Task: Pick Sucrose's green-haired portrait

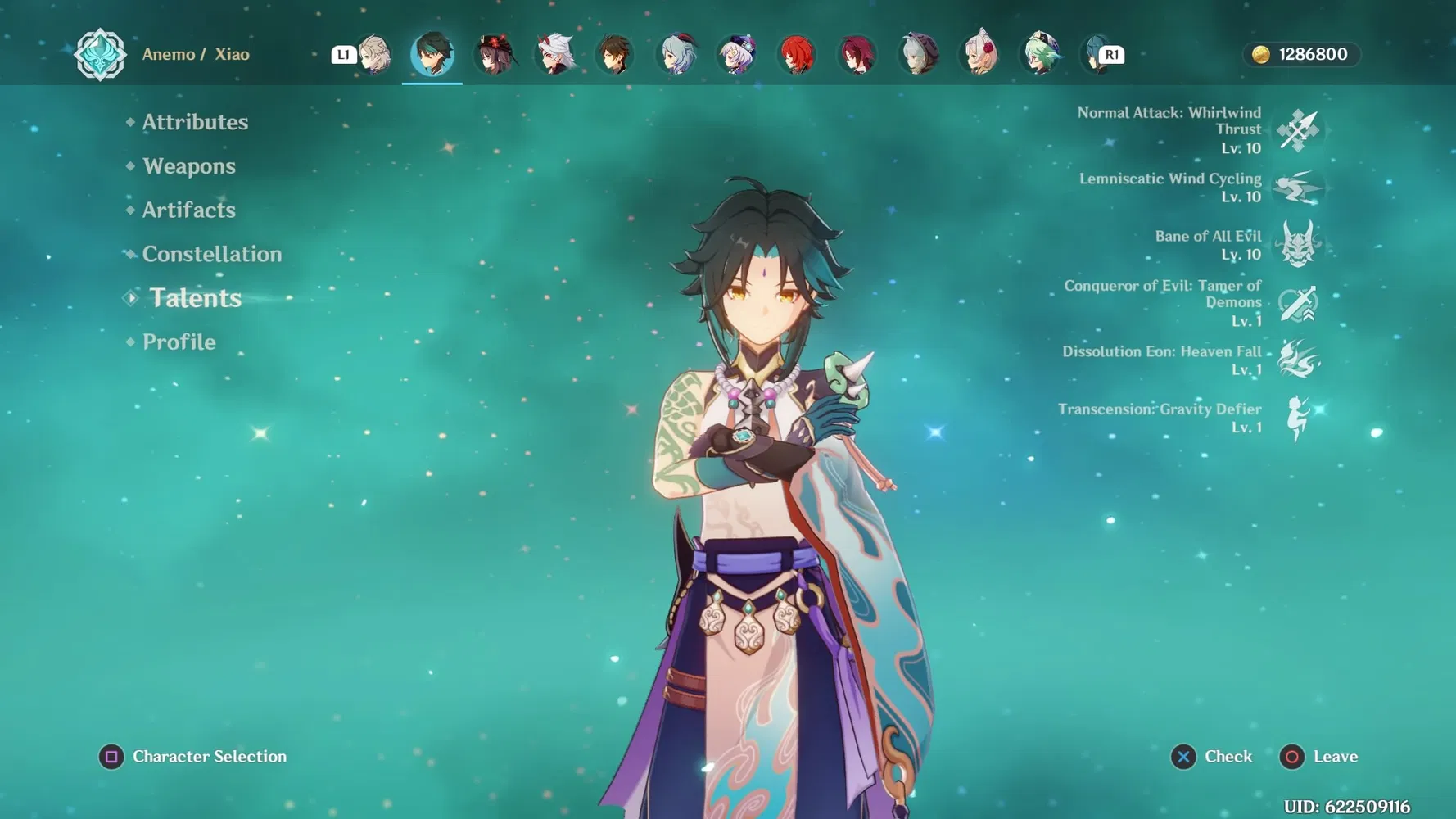Action: (x=1040, y=55)
